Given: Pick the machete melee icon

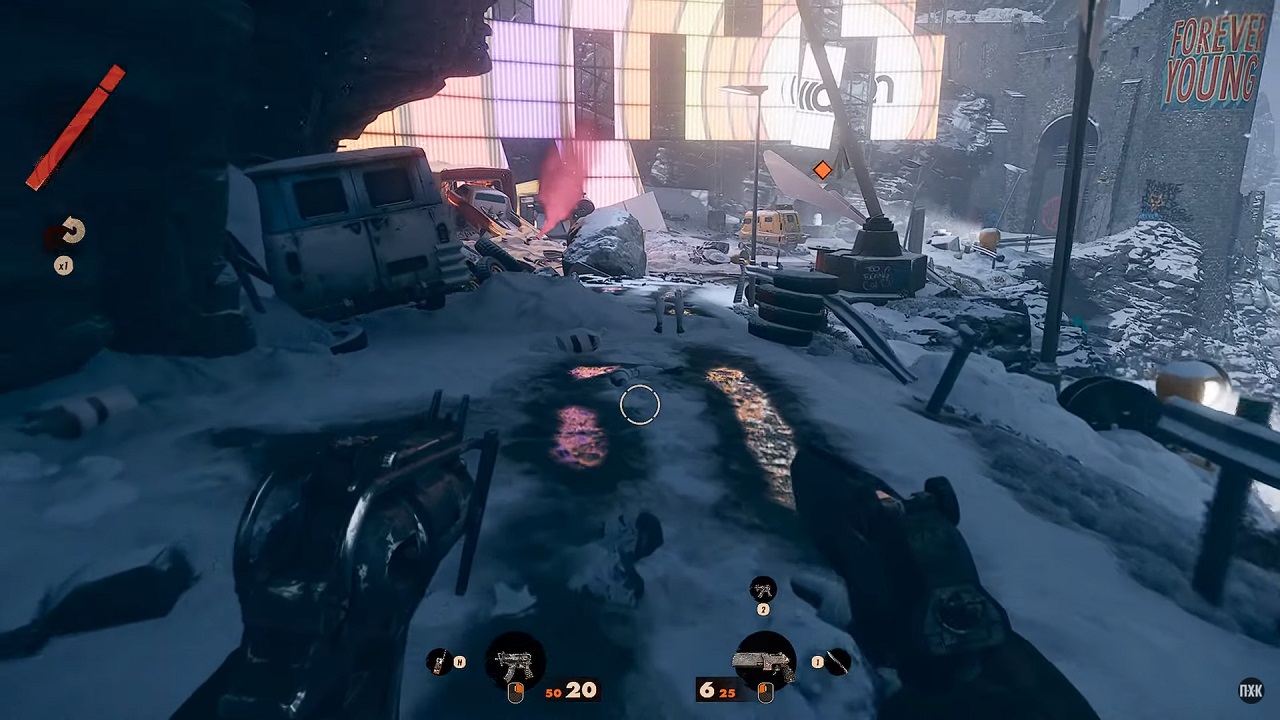Looking at the screenshot, I should (838, 660).
